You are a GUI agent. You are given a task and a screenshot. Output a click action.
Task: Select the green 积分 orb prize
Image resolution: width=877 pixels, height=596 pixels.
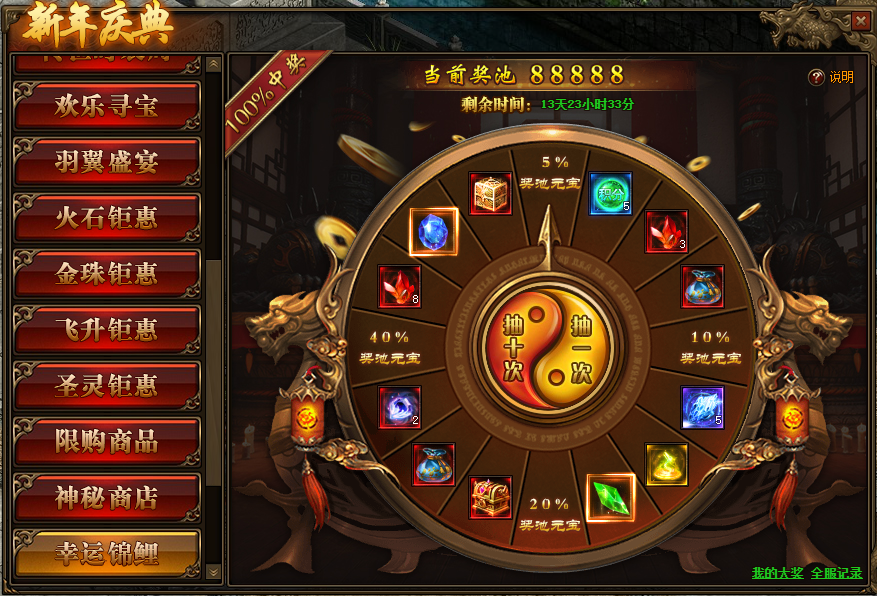[x=610, y=194]
